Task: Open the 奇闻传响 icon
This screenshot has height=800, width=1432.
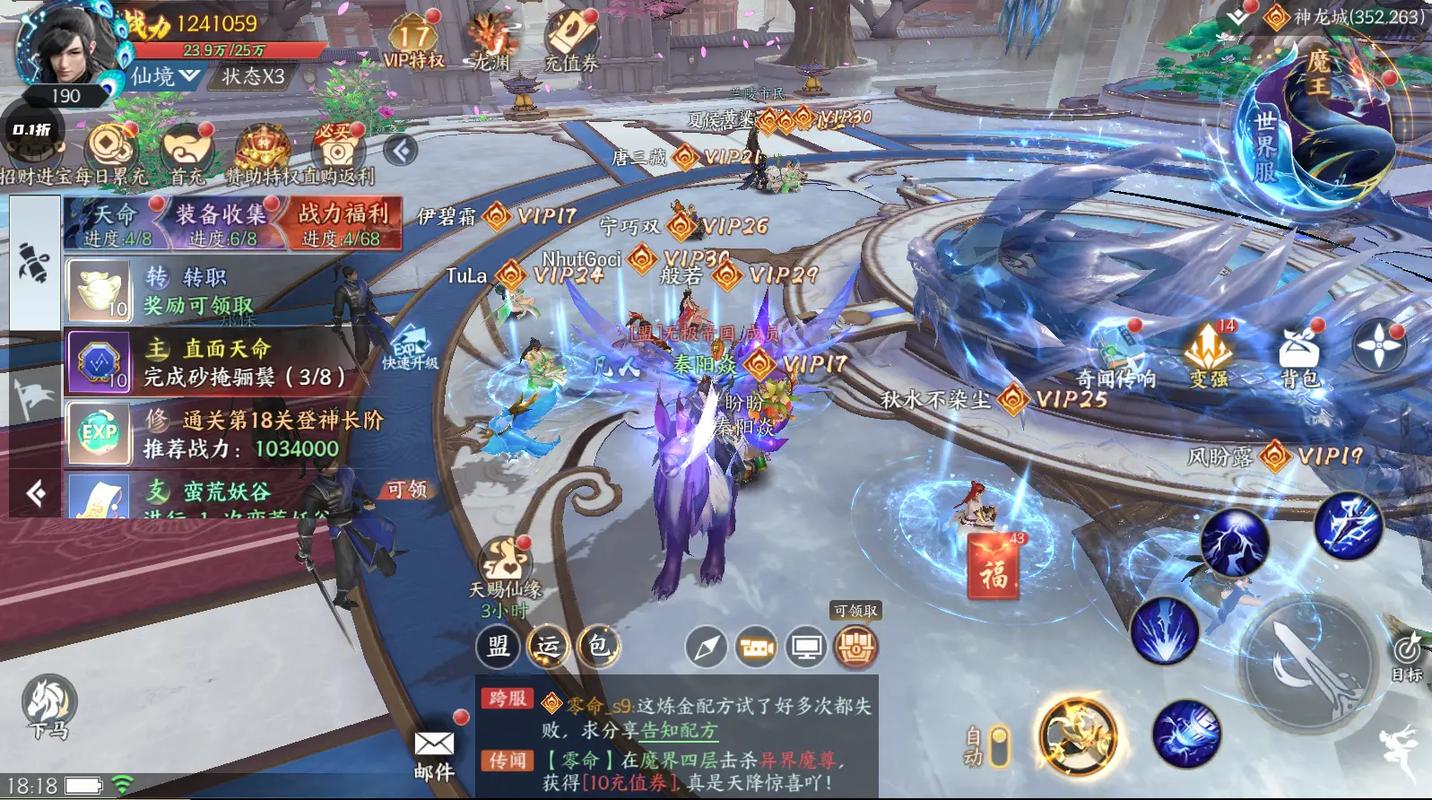Action: point(1115,355)
